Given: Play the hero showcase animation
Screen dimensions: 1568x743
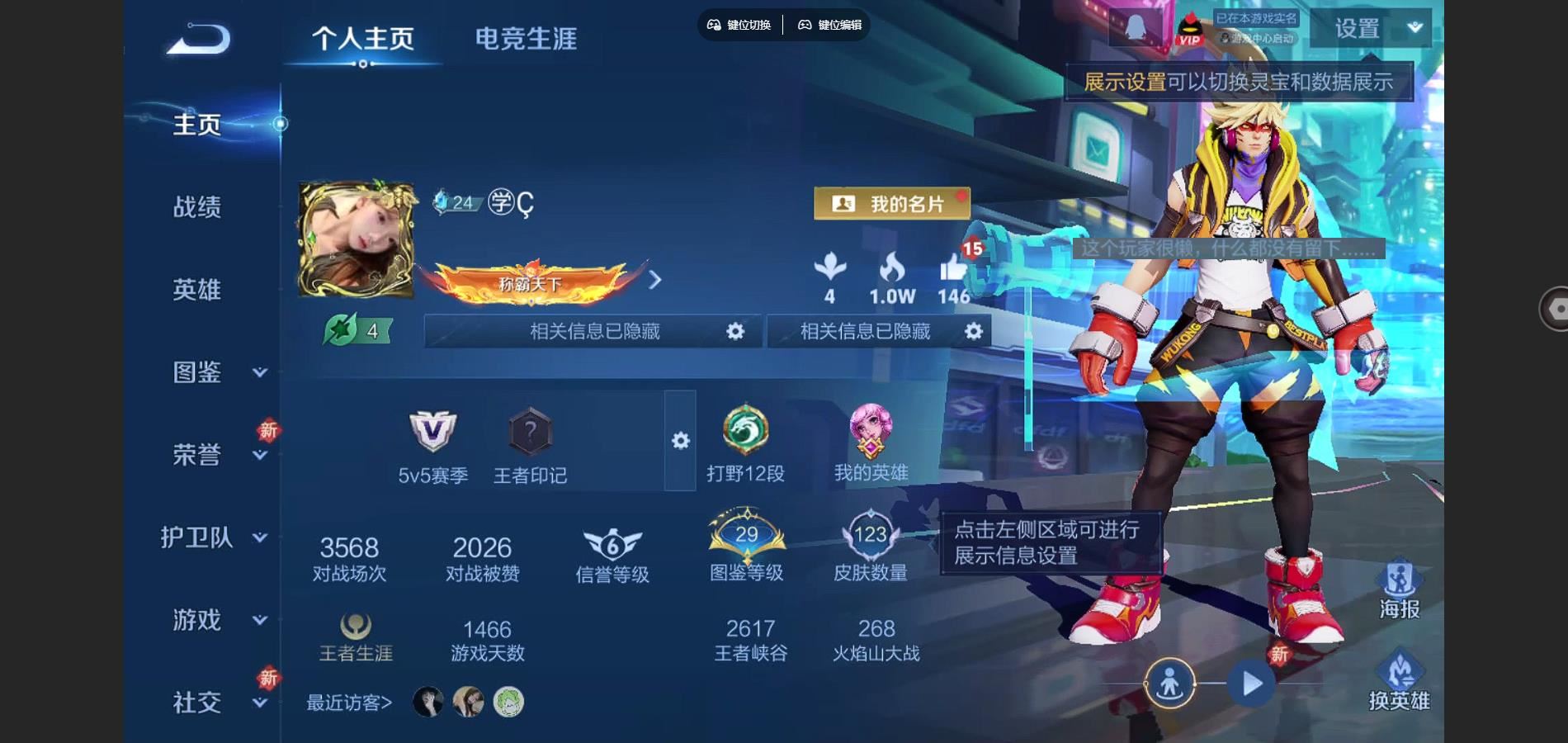Looking at the screenshot, I should coord(1252,684).
